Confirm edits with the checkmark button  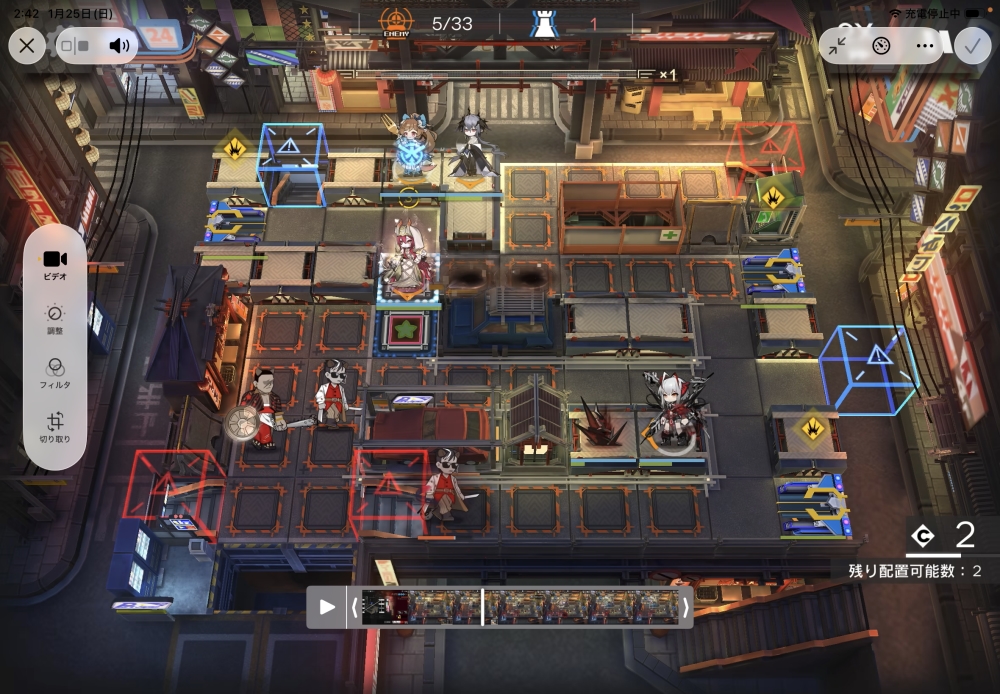[971, 45]
